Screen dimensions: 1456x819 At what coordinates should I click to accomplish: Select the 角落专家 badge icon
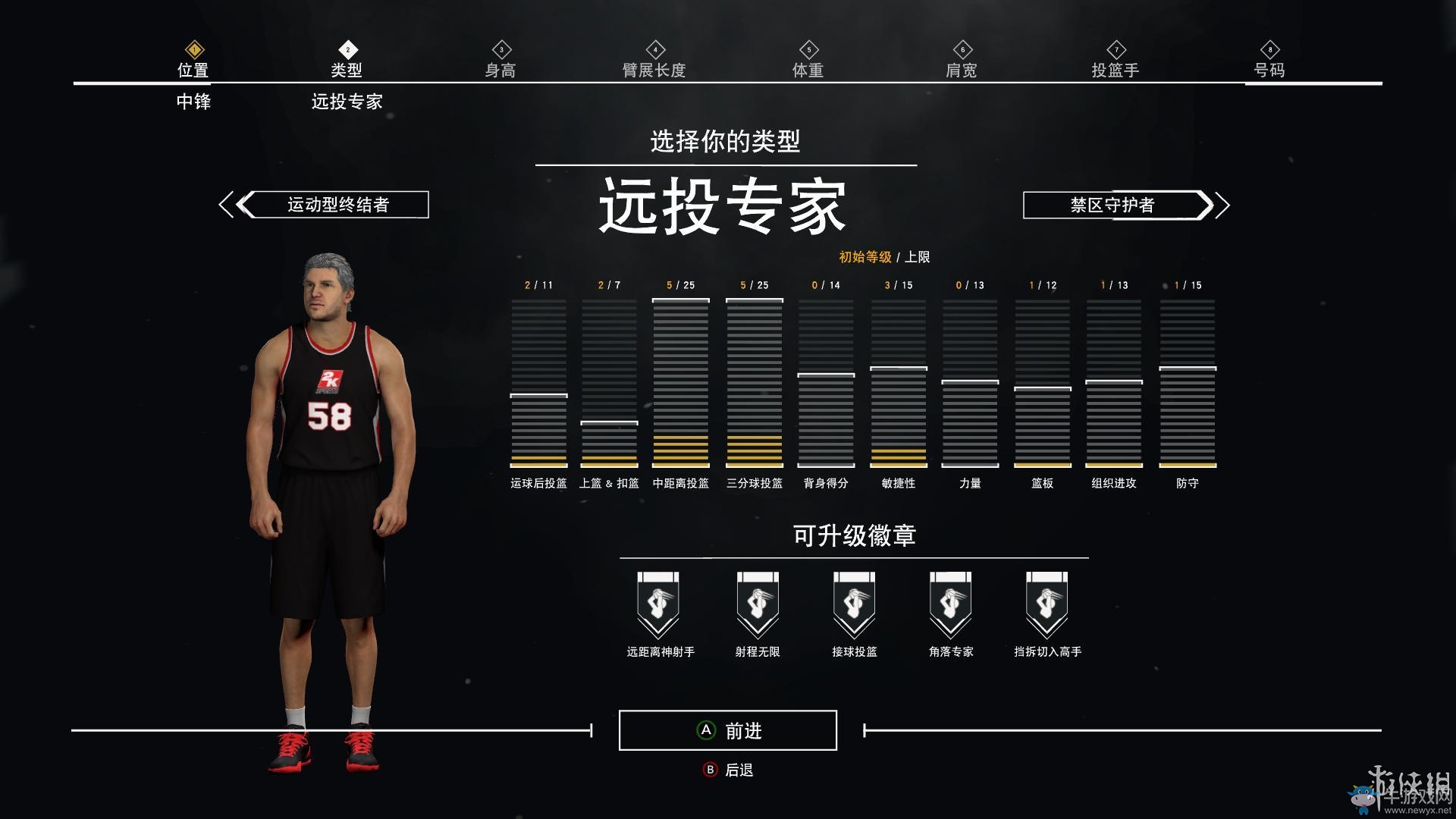pos(950,603)
